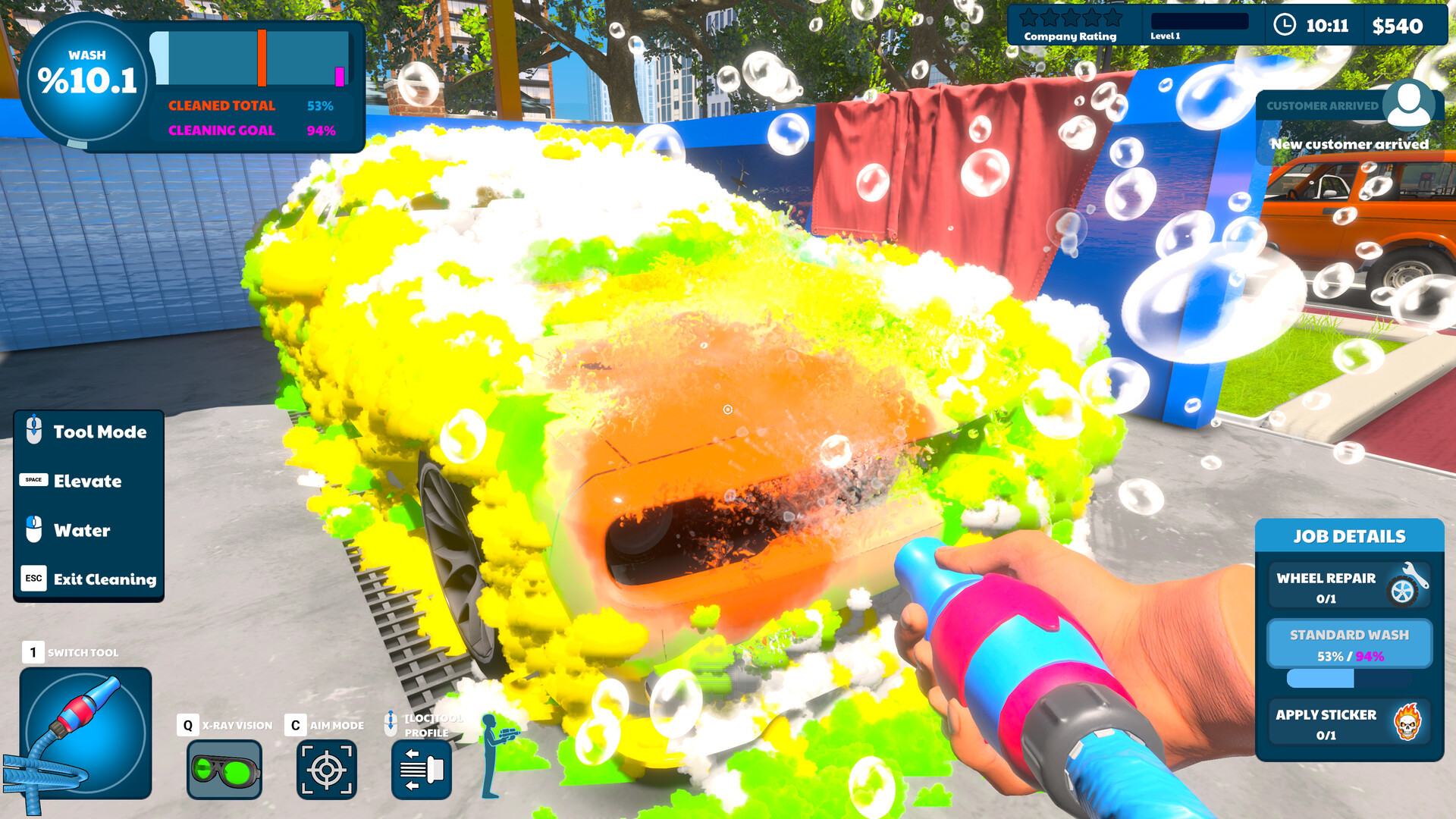The height and width of the screenshot is (819, 1456).
Task: Expand the Job Details panel header
Action: pos(1349,536)
